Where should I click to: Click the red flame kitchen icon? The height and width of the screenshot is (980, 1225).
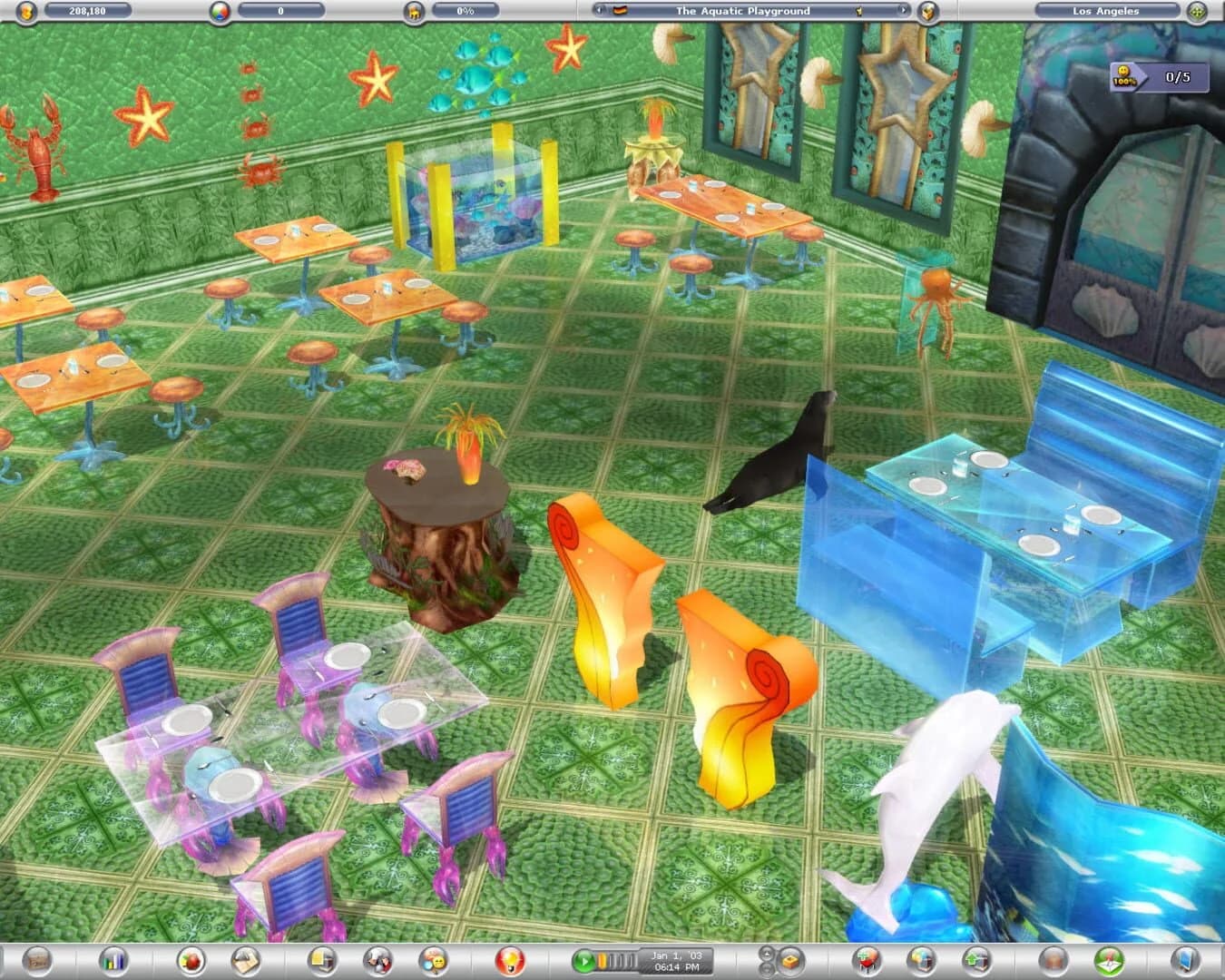(511, 961)
